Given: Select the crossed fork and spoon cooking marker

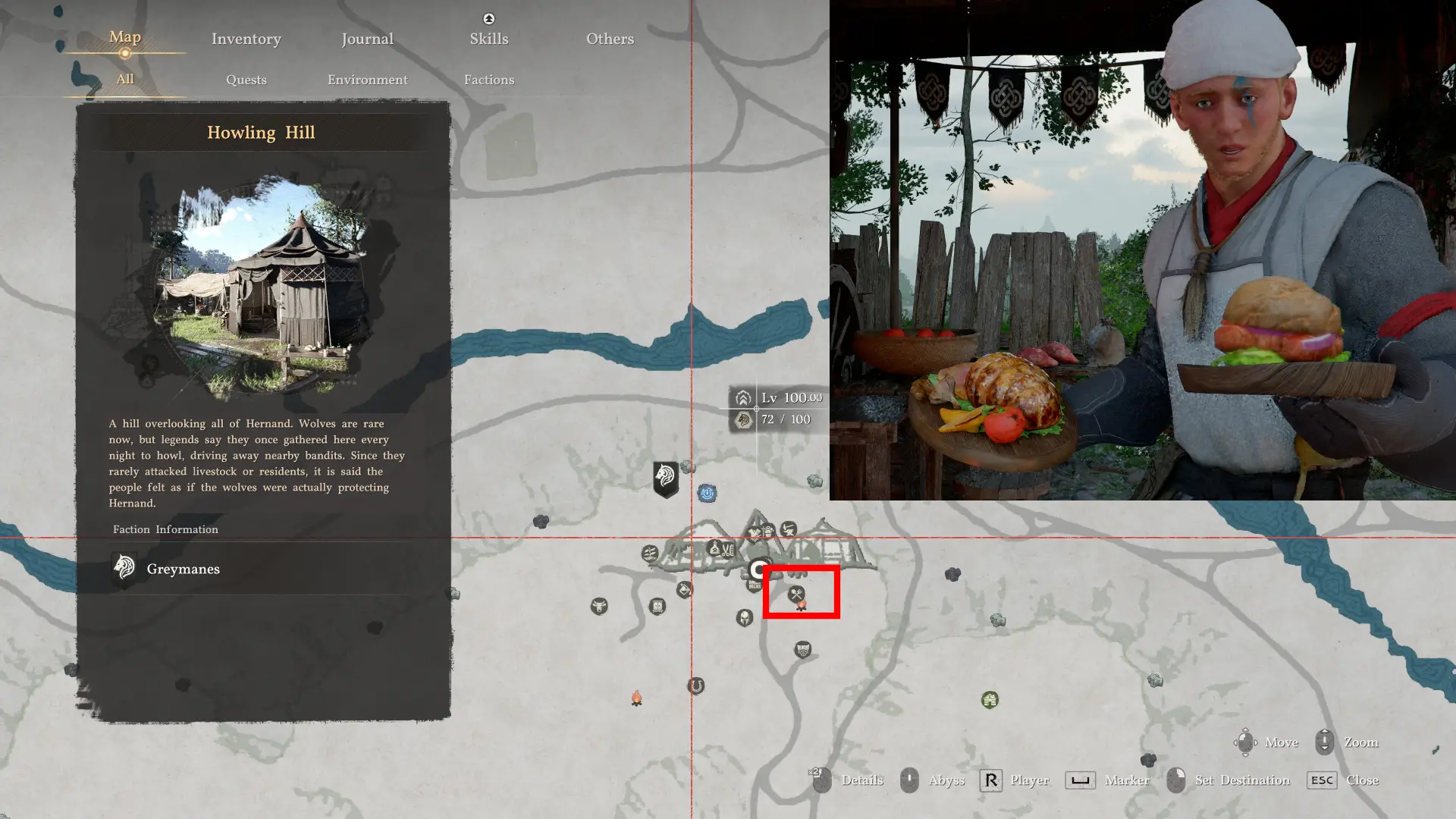Looking at the screenshot, I should tap(795, 594).
